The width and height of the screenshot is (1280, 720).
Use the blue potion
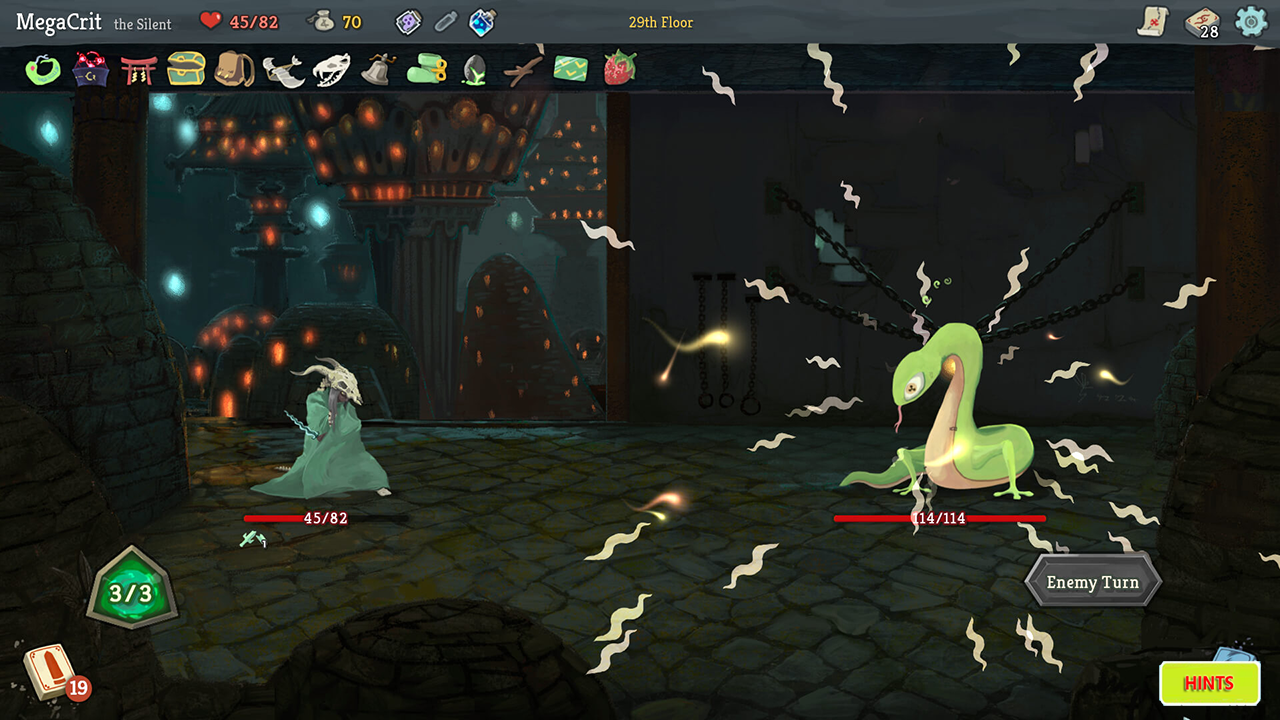(481, 21)
